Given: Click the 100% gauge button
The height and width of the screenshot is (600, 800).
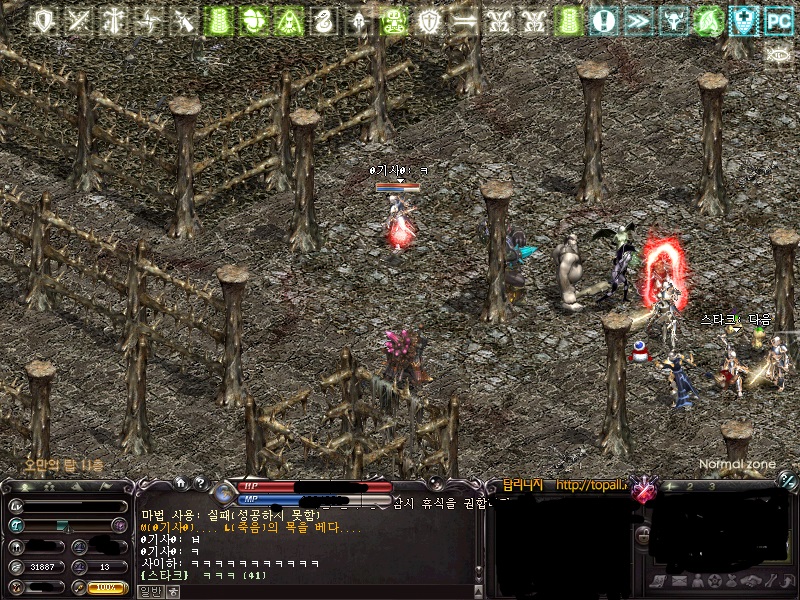Looking at the screenshot, I should (x=107, y=587).
